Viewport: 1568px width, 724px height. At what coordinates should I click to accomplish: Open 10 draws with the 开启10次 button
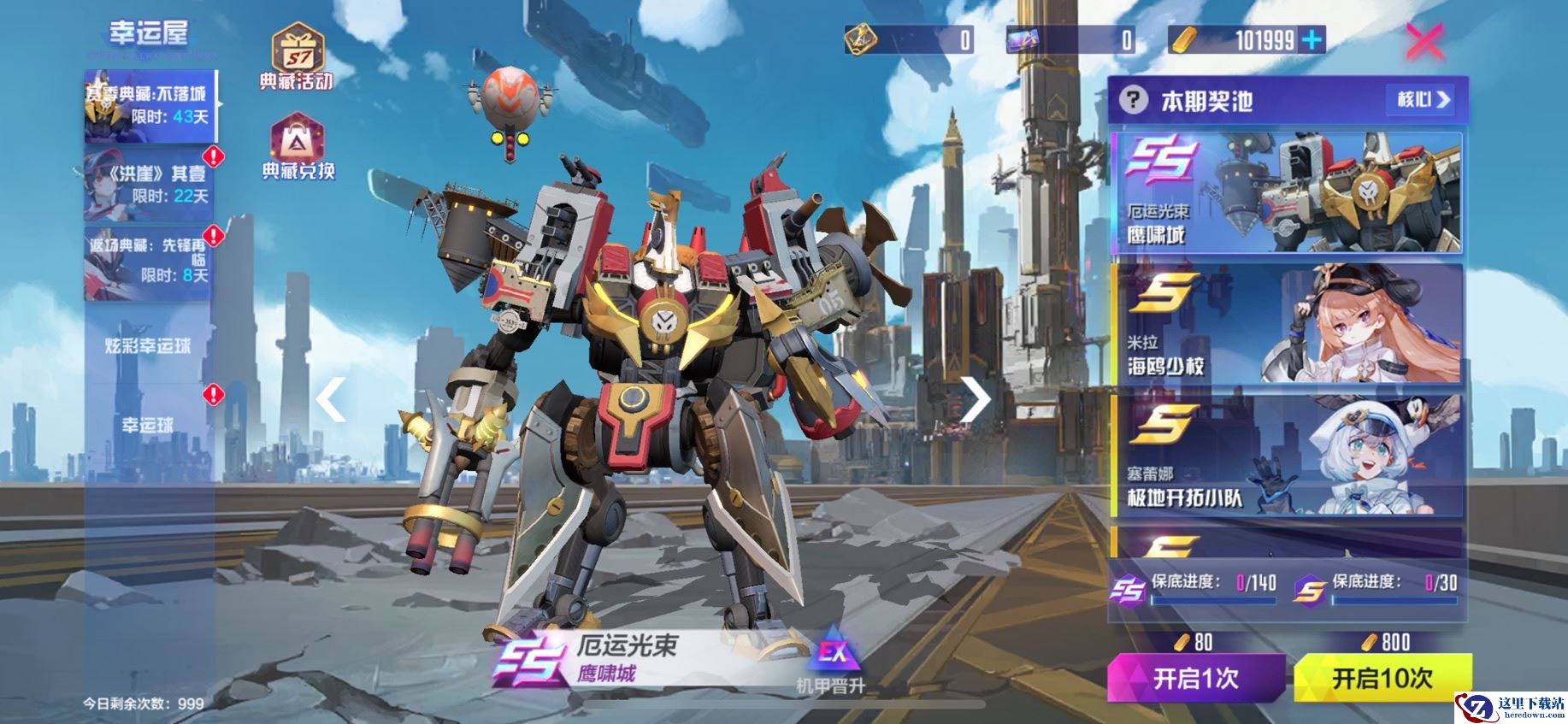[x=1382, y=679]
